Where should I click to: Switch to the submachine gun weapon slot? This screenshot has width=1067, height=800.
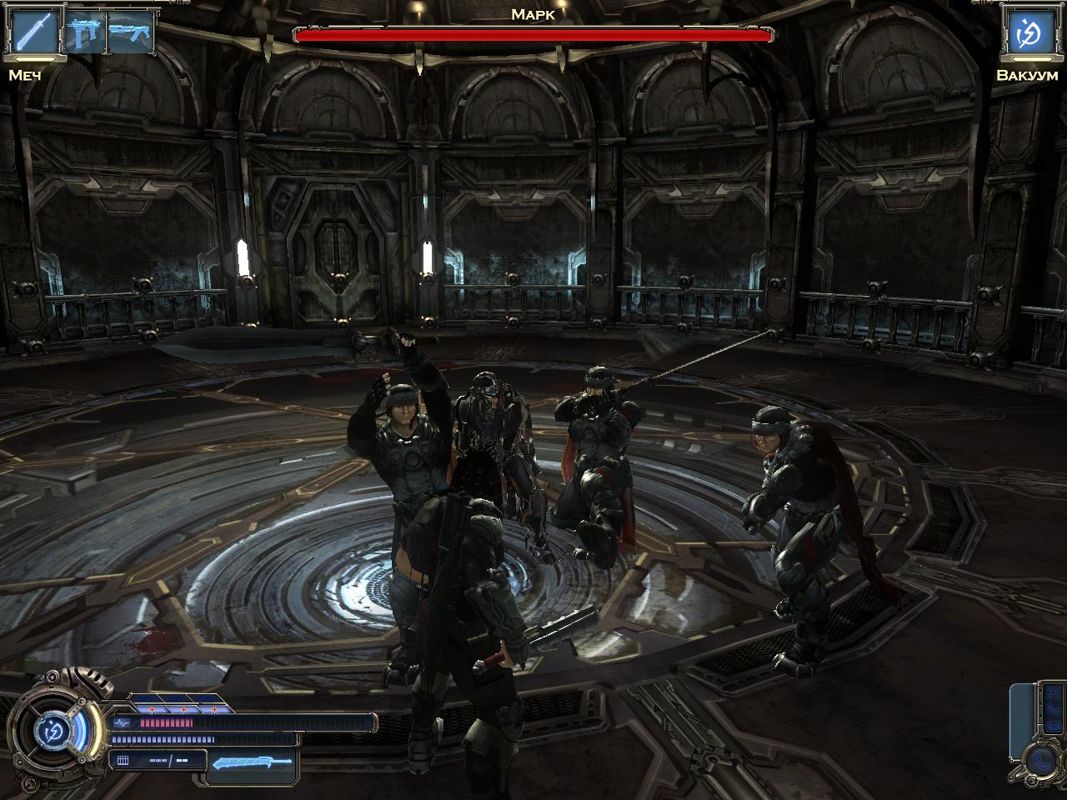pyautogui.click(x=83, y=33)
